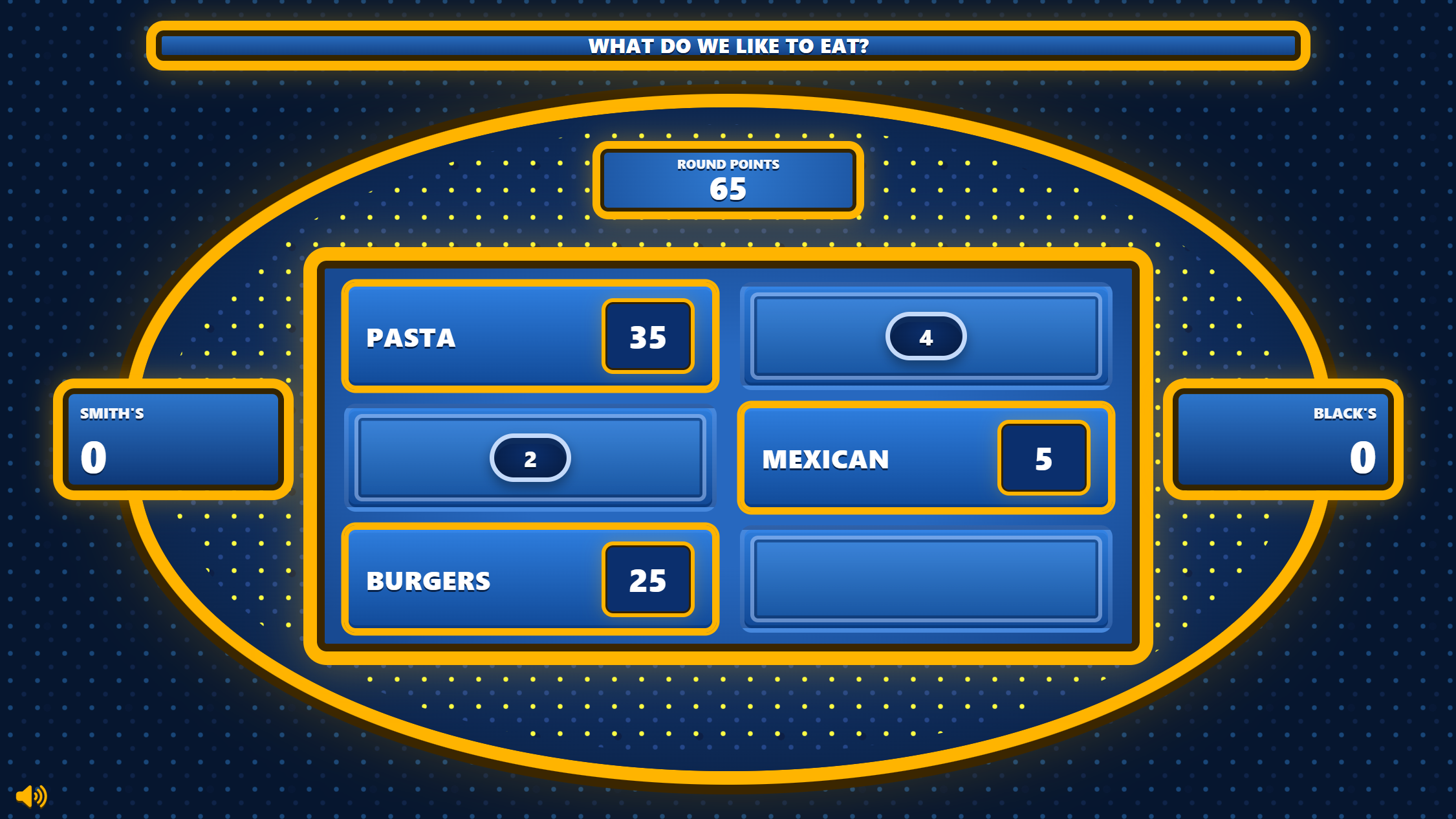The width and height of the screenshot is (1456, 819).
Task: Click the MEXICAN points badge showing 5
Action: point(1043,459)
